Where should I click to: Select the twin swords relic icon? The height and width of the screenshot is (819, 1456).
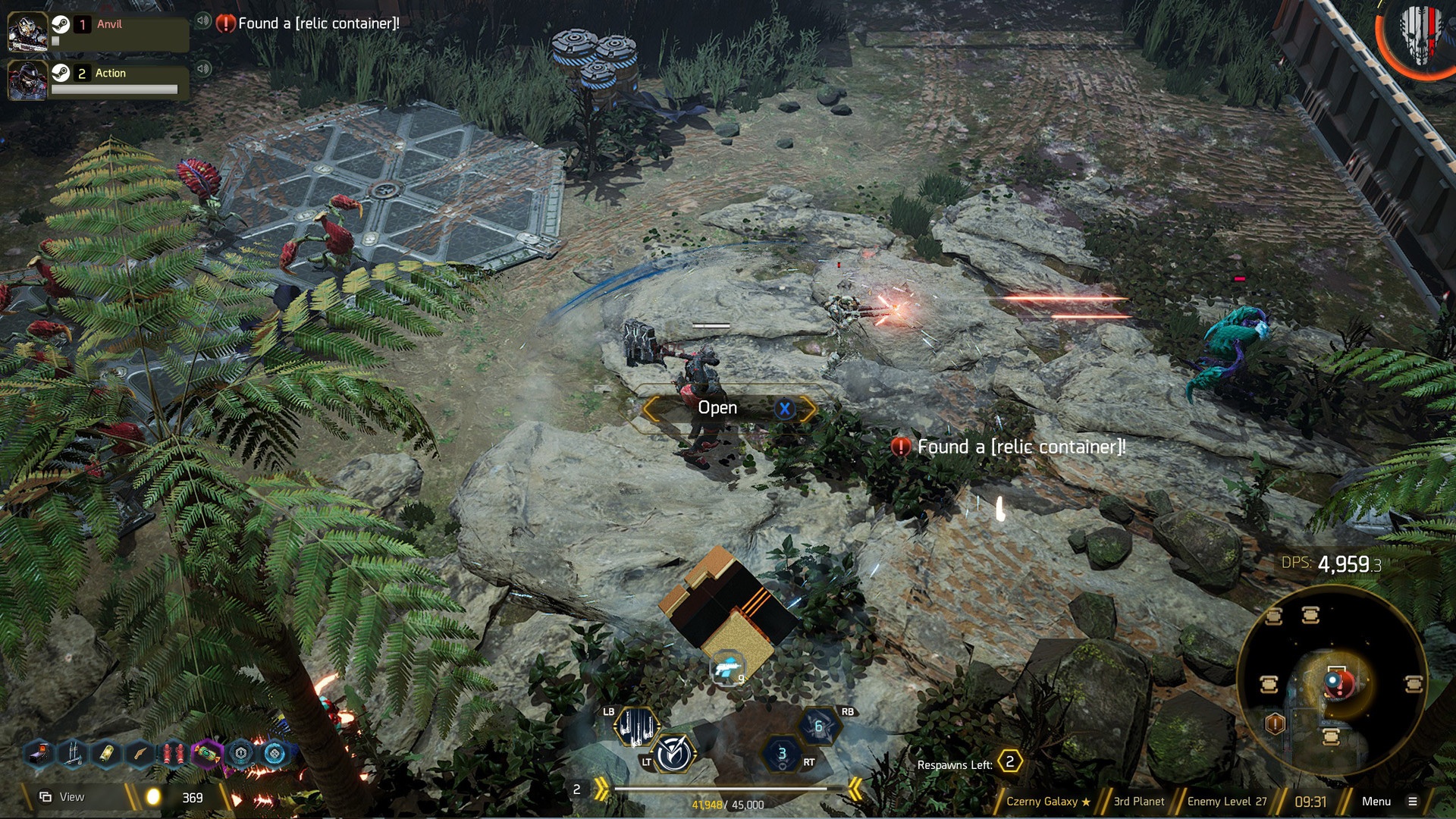coord(74,754)
